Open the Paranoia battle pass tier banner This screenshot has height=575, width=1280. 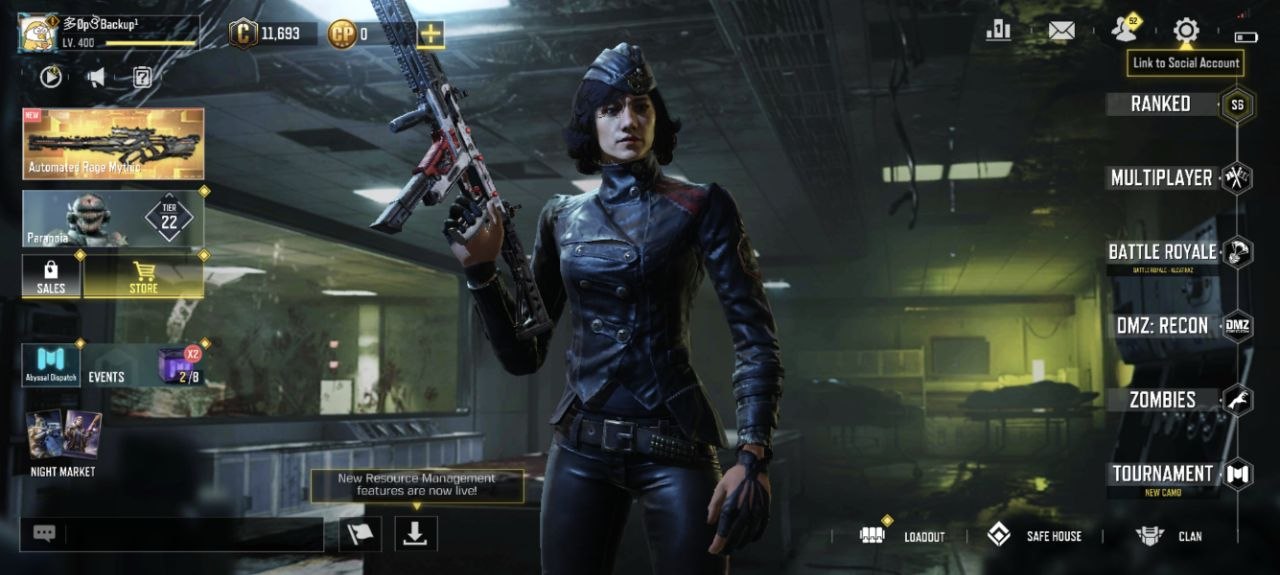click(113, 218)
